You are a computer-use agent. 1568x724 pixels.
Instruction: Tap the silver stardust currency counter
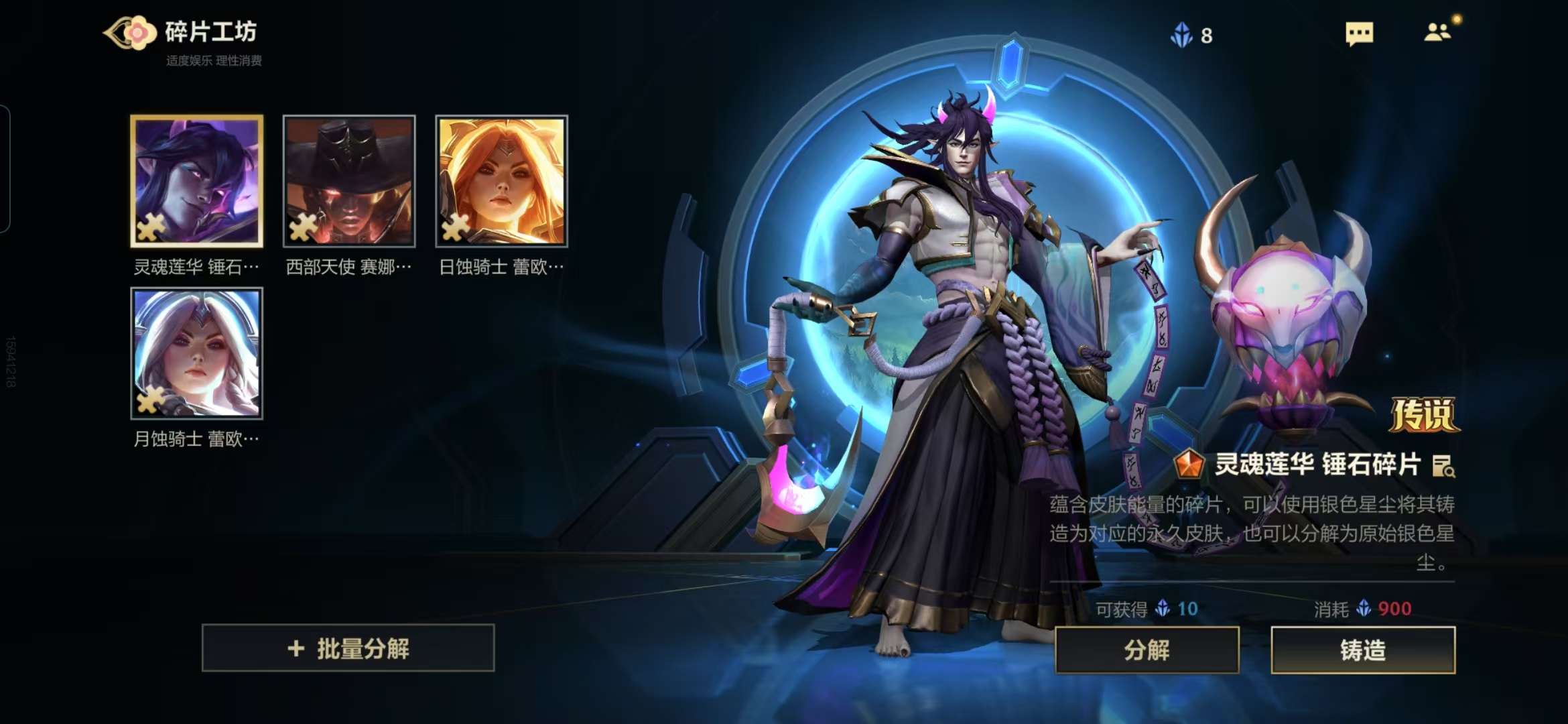pos(1191,35)
